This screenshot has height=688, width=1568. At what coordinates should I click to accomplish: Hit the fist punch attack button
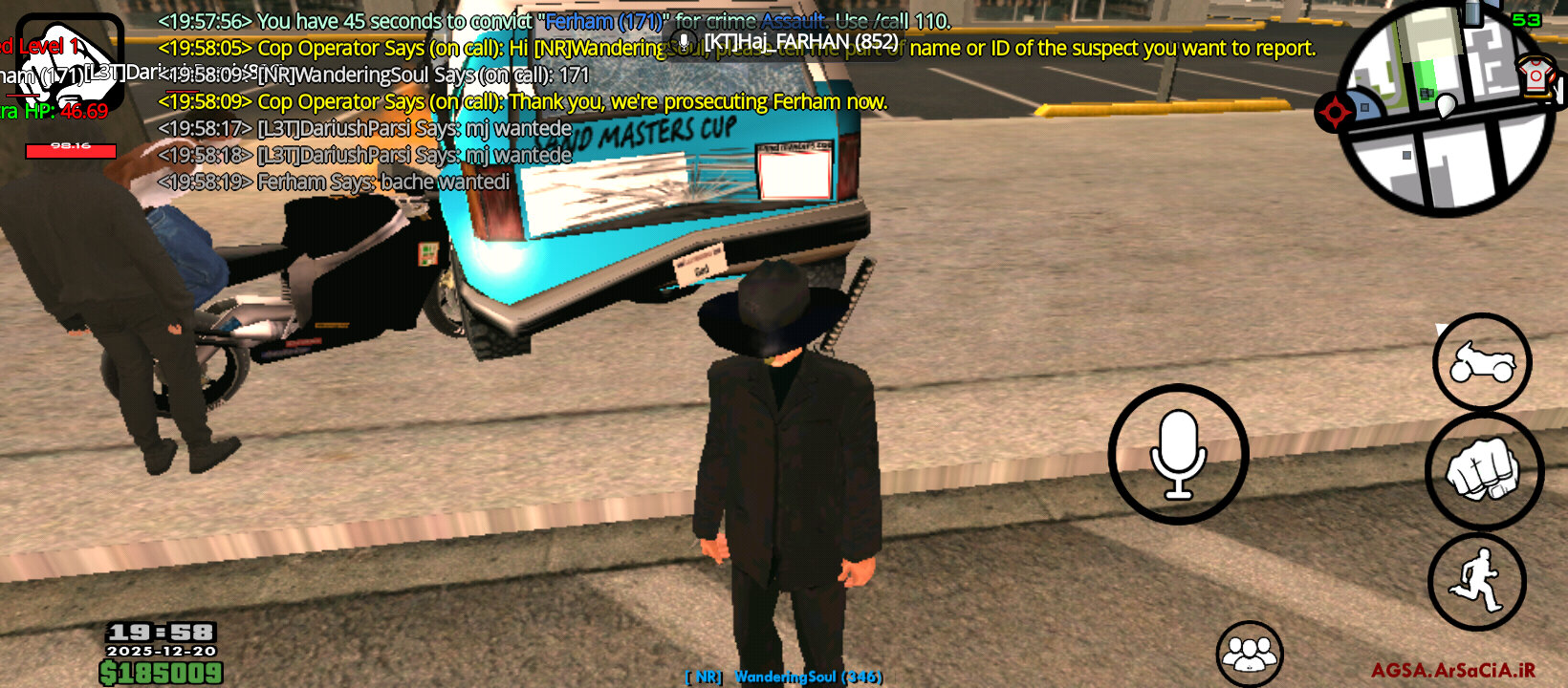point(1483,470)
